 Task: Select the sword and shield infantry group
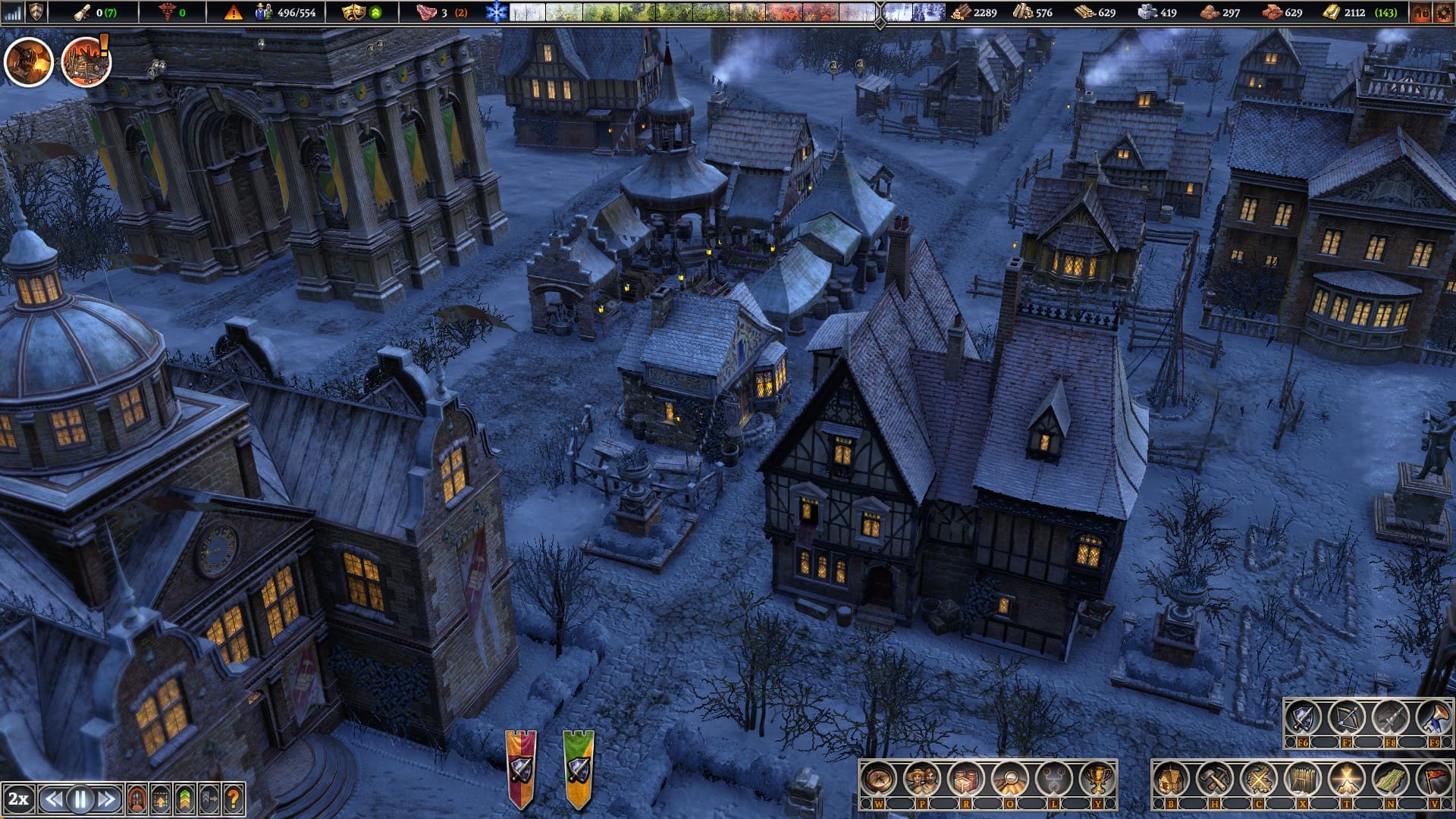coord(1303,718)
